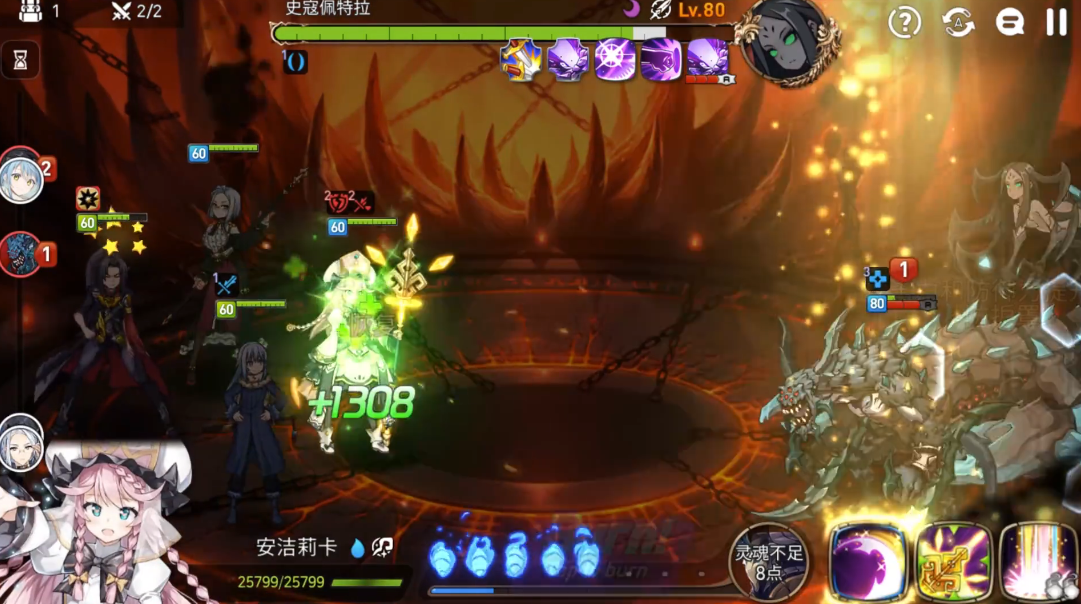The height and width of the screenshot is (604, 1081).
Task: Tap the backpack loot counter icon
Action: pyautogui.click(x=28, y=11)
